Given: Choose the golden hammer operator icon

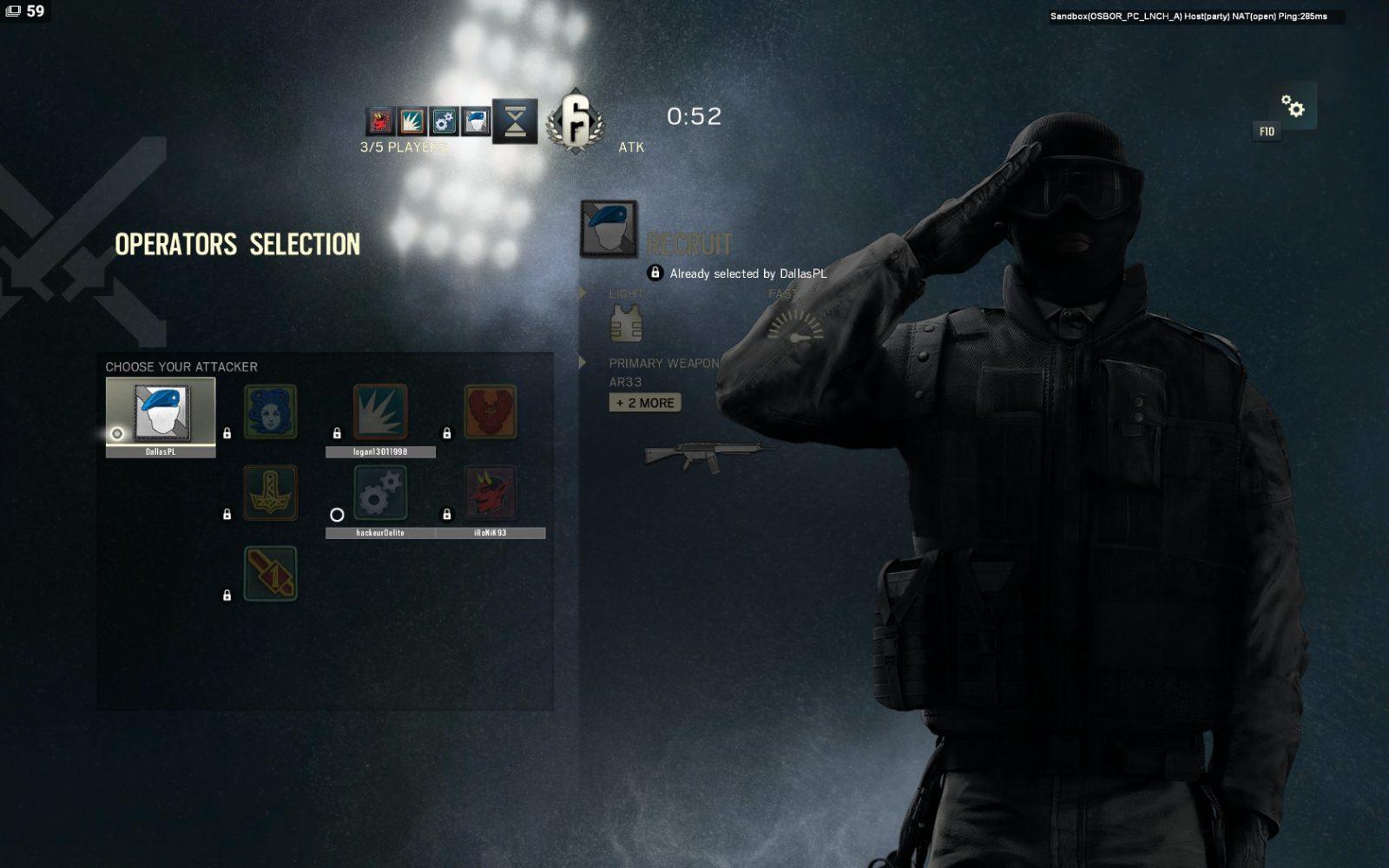Looking at the screenshot, I should click(270, 492).
